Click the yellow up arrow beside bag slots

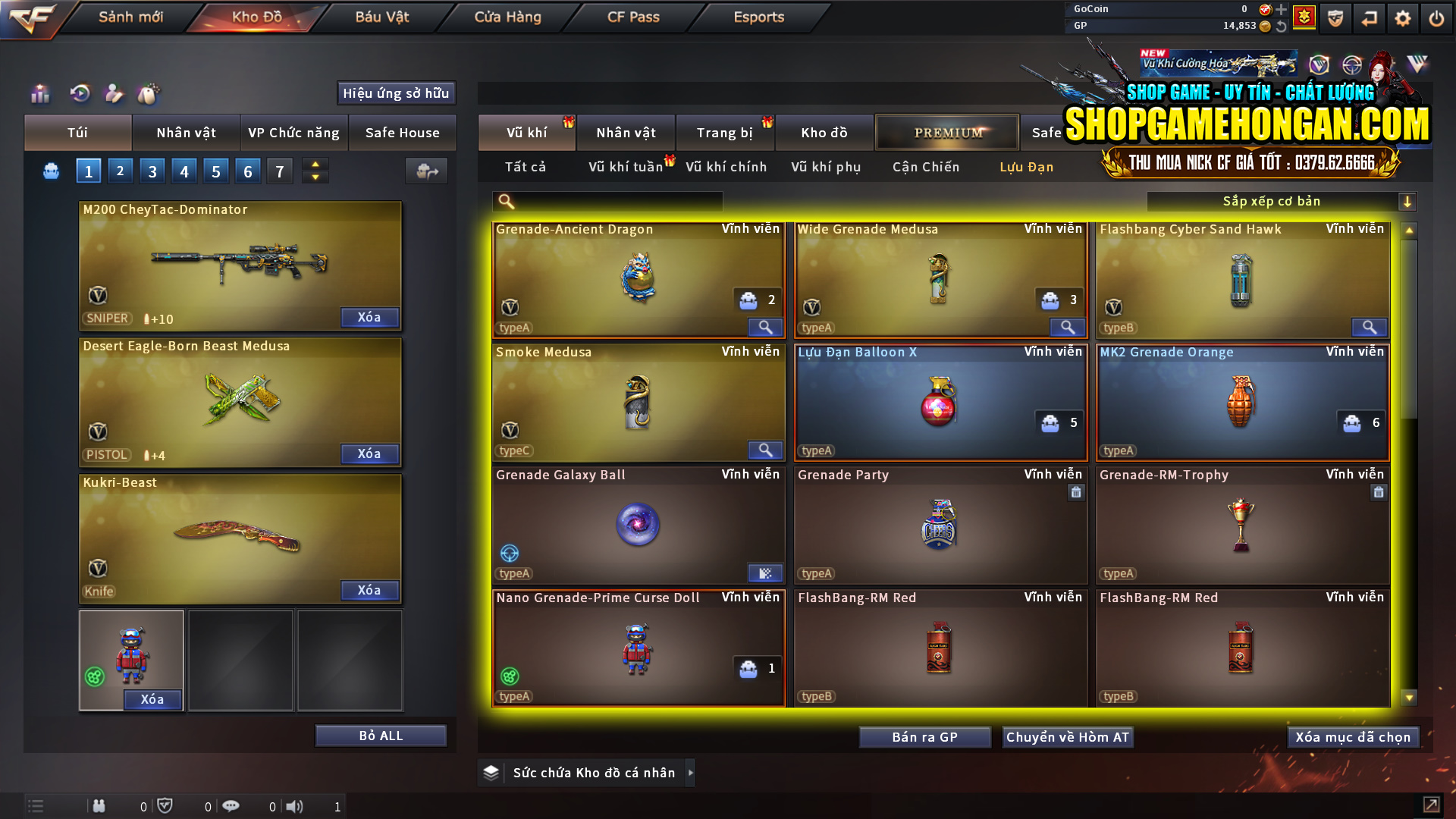pyautogui.click(x=315, y=165)
